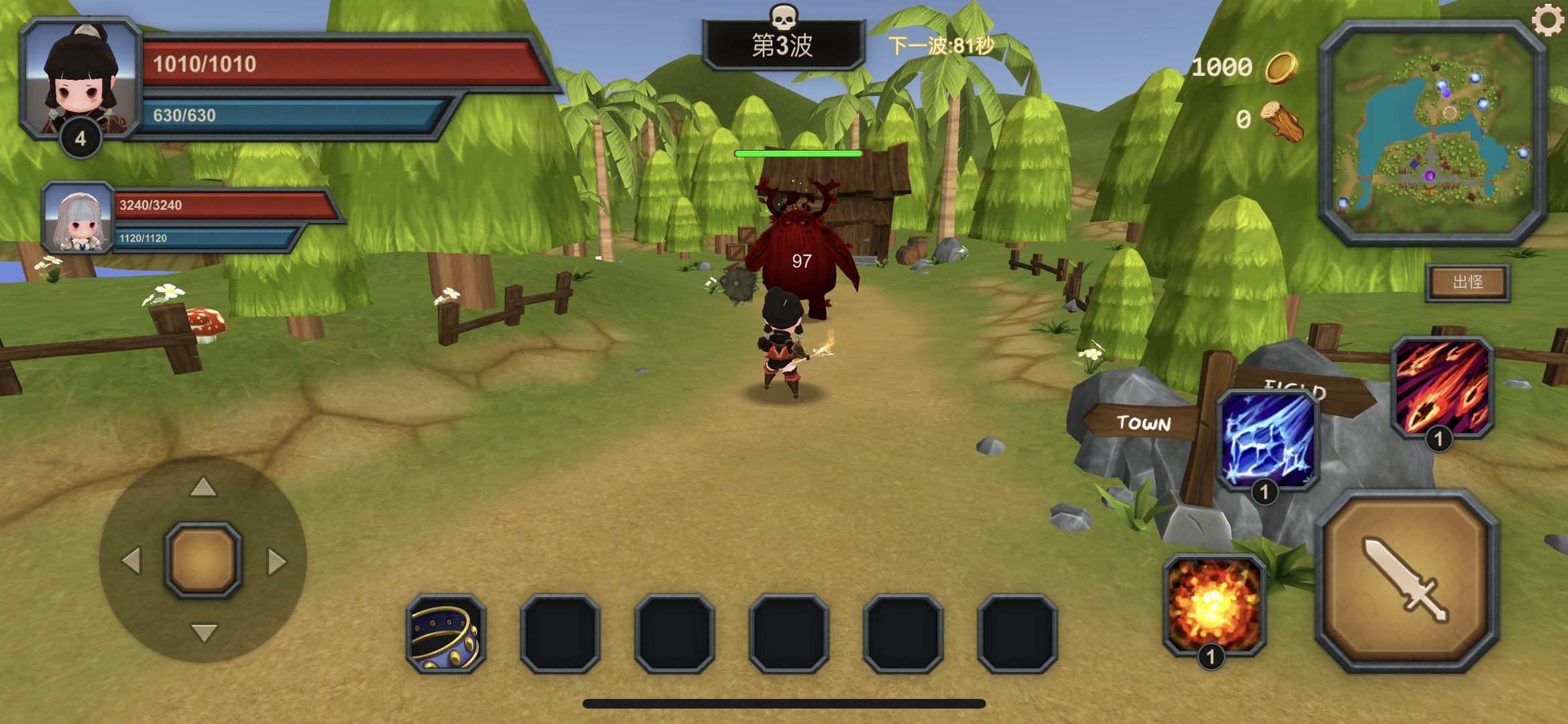This screenshot has width=1568, height=724.
Task: Move left with the joystick arrow
Action: coord(131,560)
